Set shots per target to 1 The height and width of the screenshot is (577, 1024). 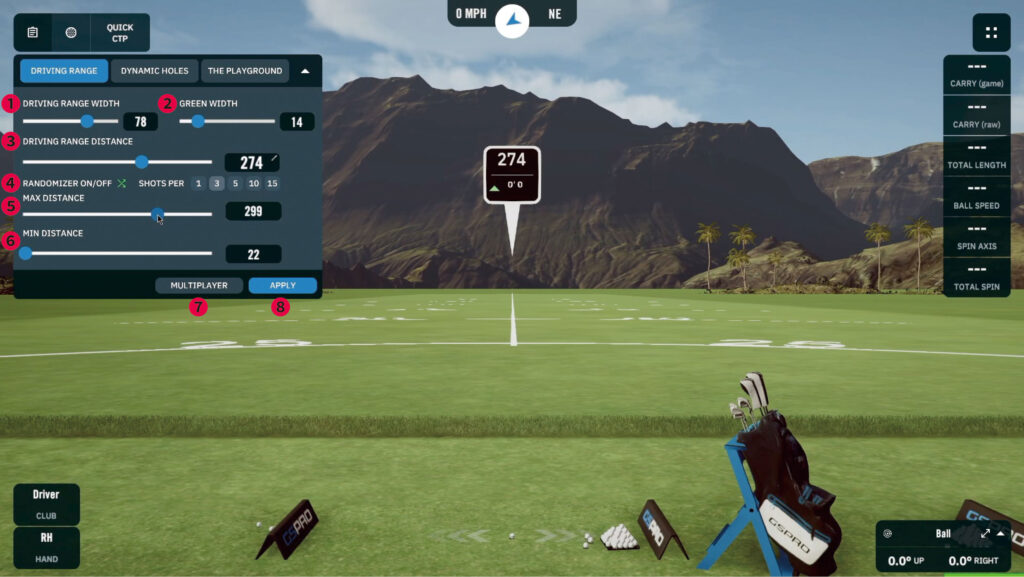pyautogui.click(x=198, y=183)
